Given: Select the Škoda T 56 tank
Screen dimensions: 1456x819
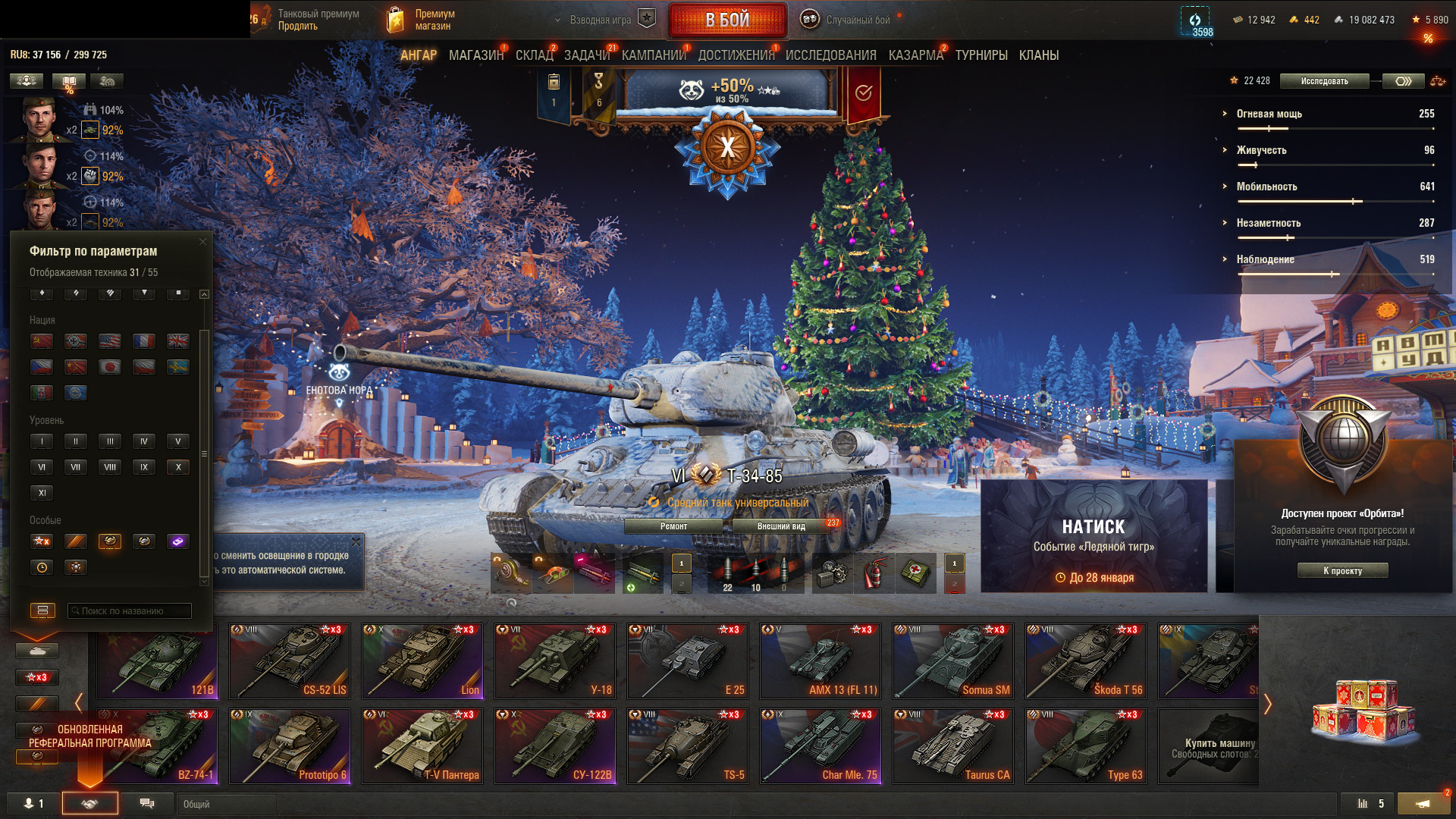Looking at the screenshot, I should (1085, 661).
